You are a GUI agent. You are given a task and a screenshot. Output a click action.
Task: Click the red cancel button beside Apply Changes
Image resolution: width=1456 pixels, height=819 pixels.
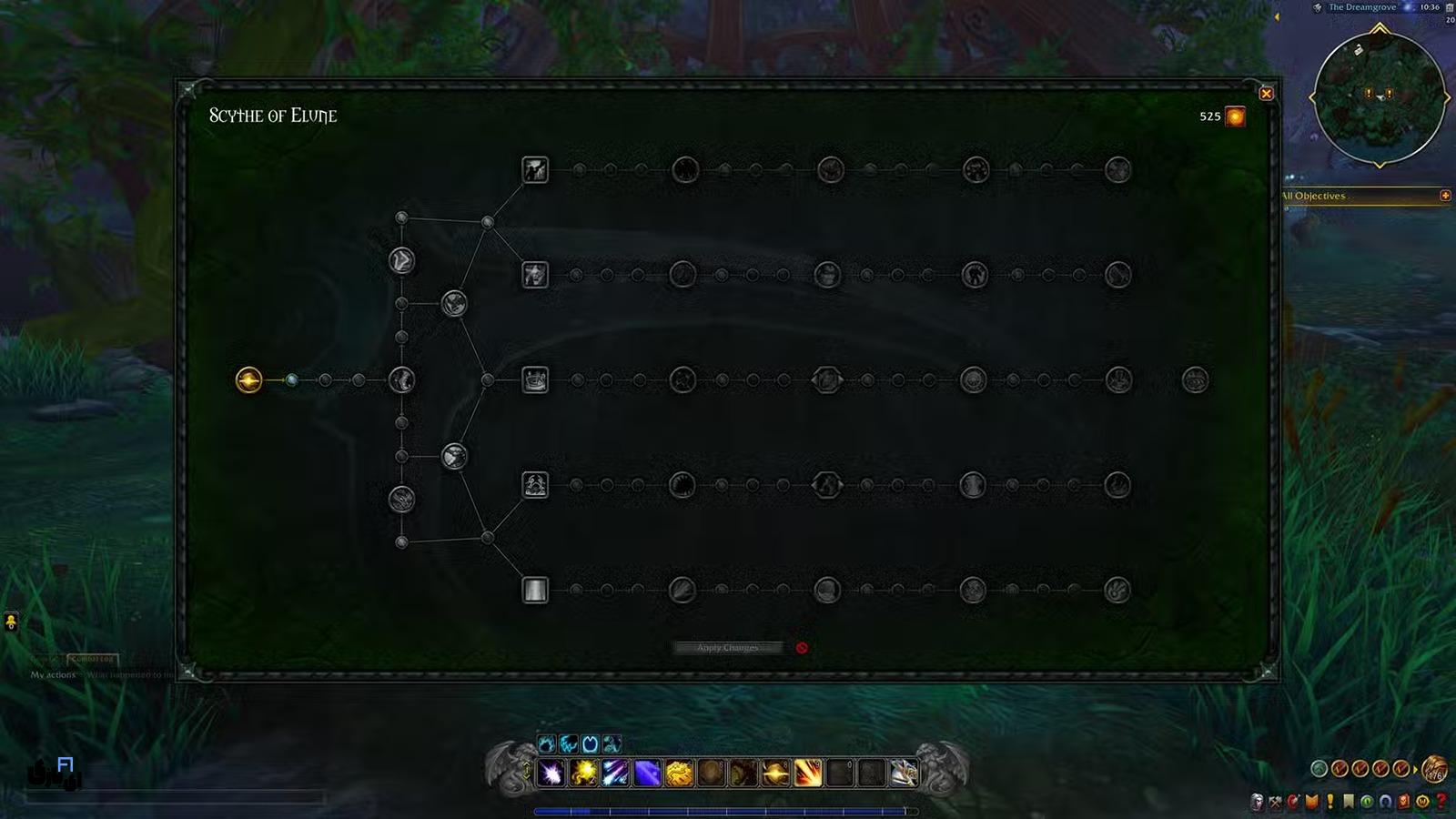click(x=802, y=647)
